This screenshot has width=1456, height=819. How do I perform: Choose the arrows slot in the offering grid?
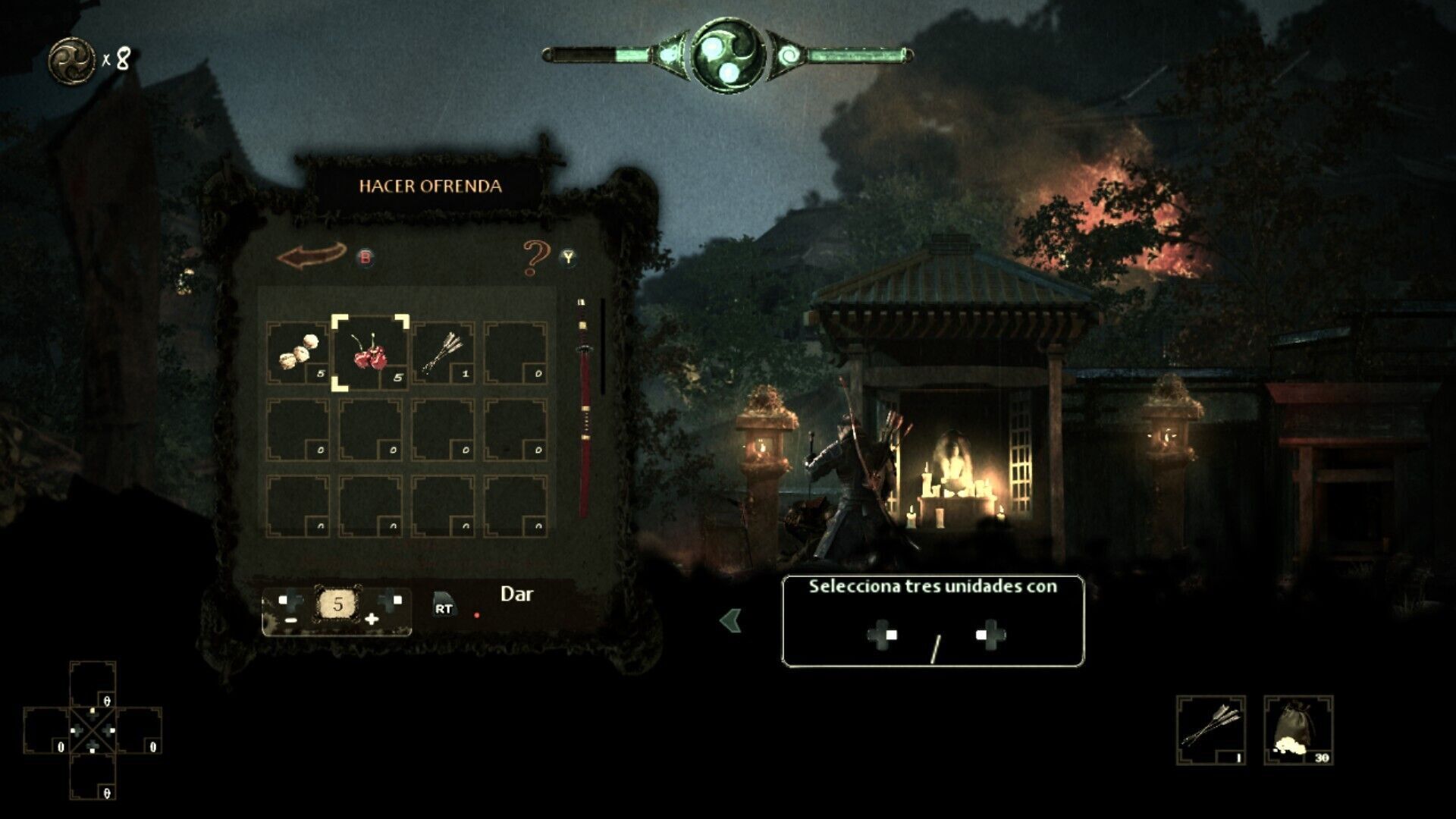tap(443, 353)
